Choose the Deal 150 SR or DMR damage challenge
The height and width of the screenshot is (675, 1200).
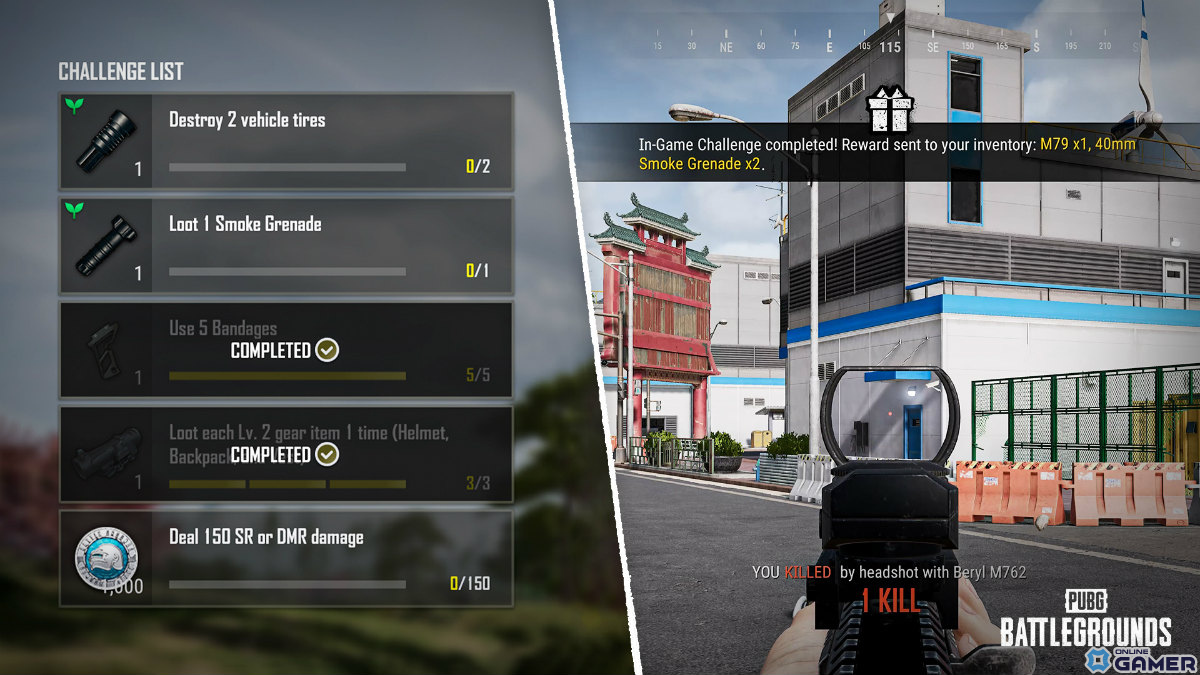(286, 558)
